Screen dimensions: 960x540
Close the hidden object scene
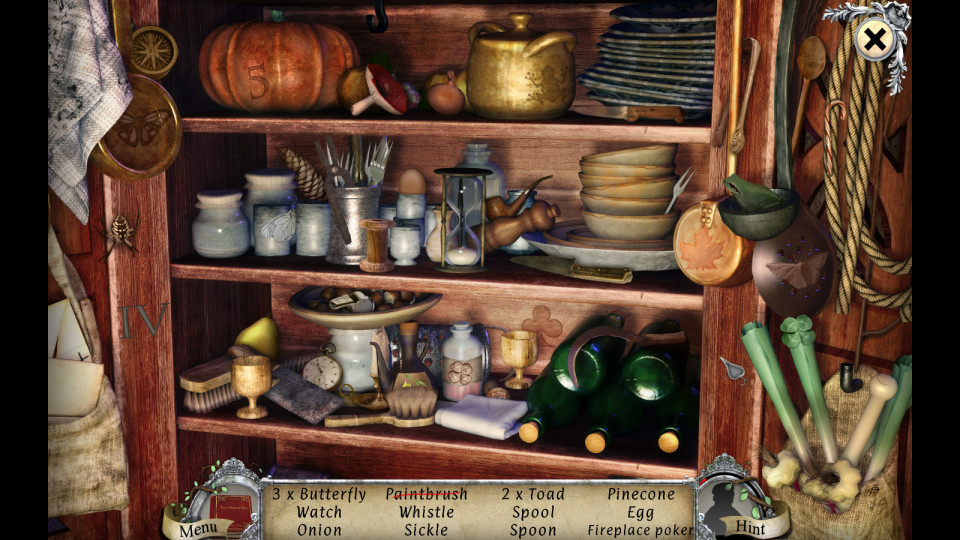(x=875, y=40)
